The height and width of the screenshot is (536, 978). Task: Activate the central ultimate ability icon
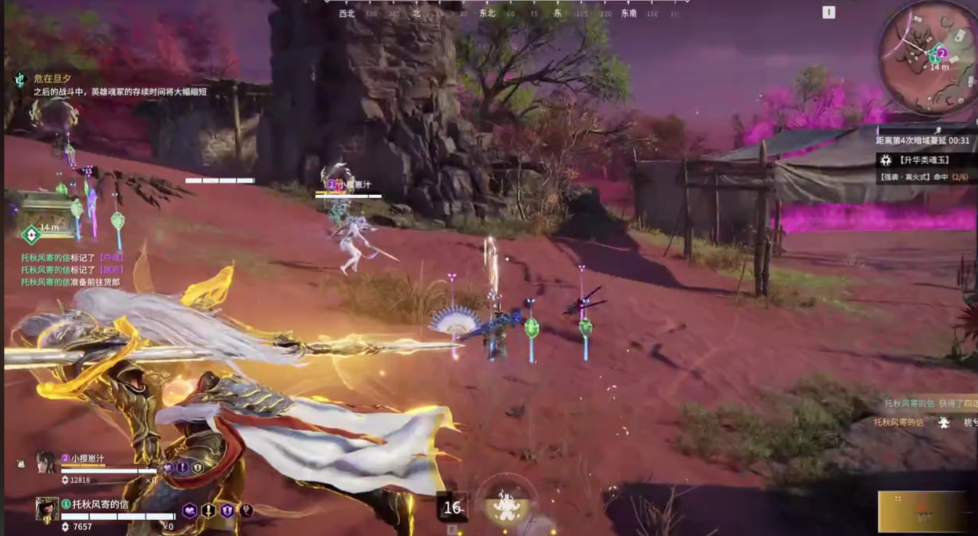pos(506,505)
